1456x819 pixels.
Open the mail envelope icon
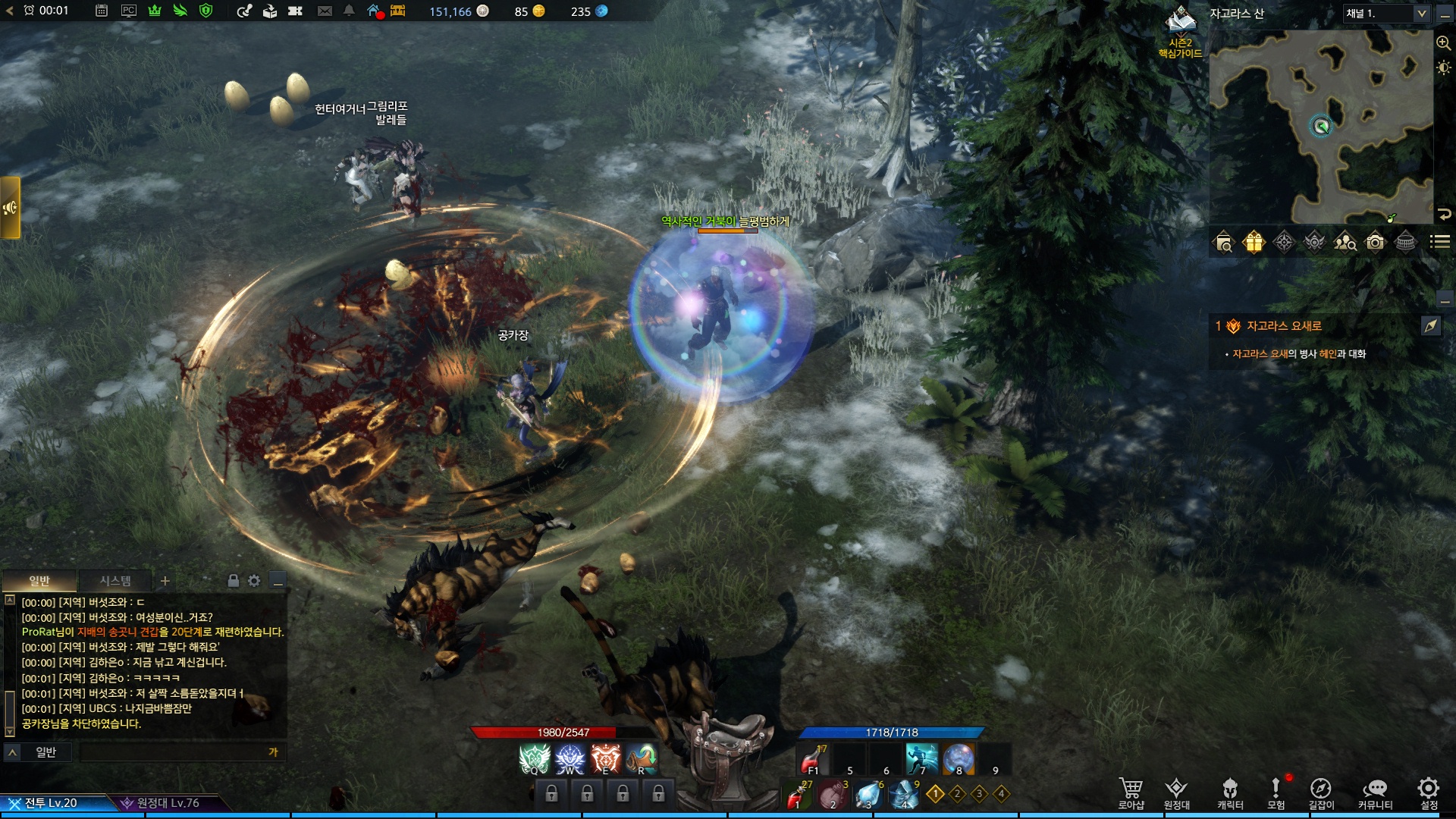[x=325, y=11]
